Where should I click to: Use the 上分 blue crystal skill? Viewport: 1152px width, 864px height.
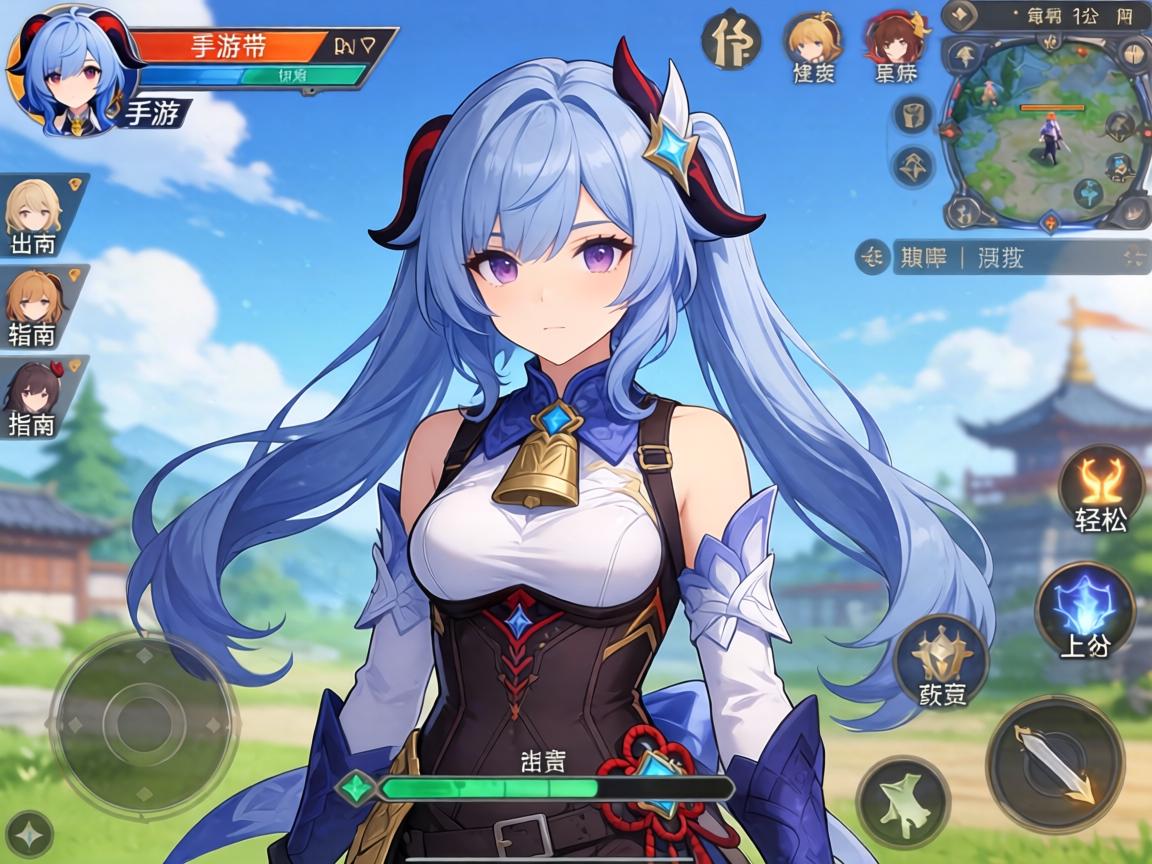coord(1085,609)
